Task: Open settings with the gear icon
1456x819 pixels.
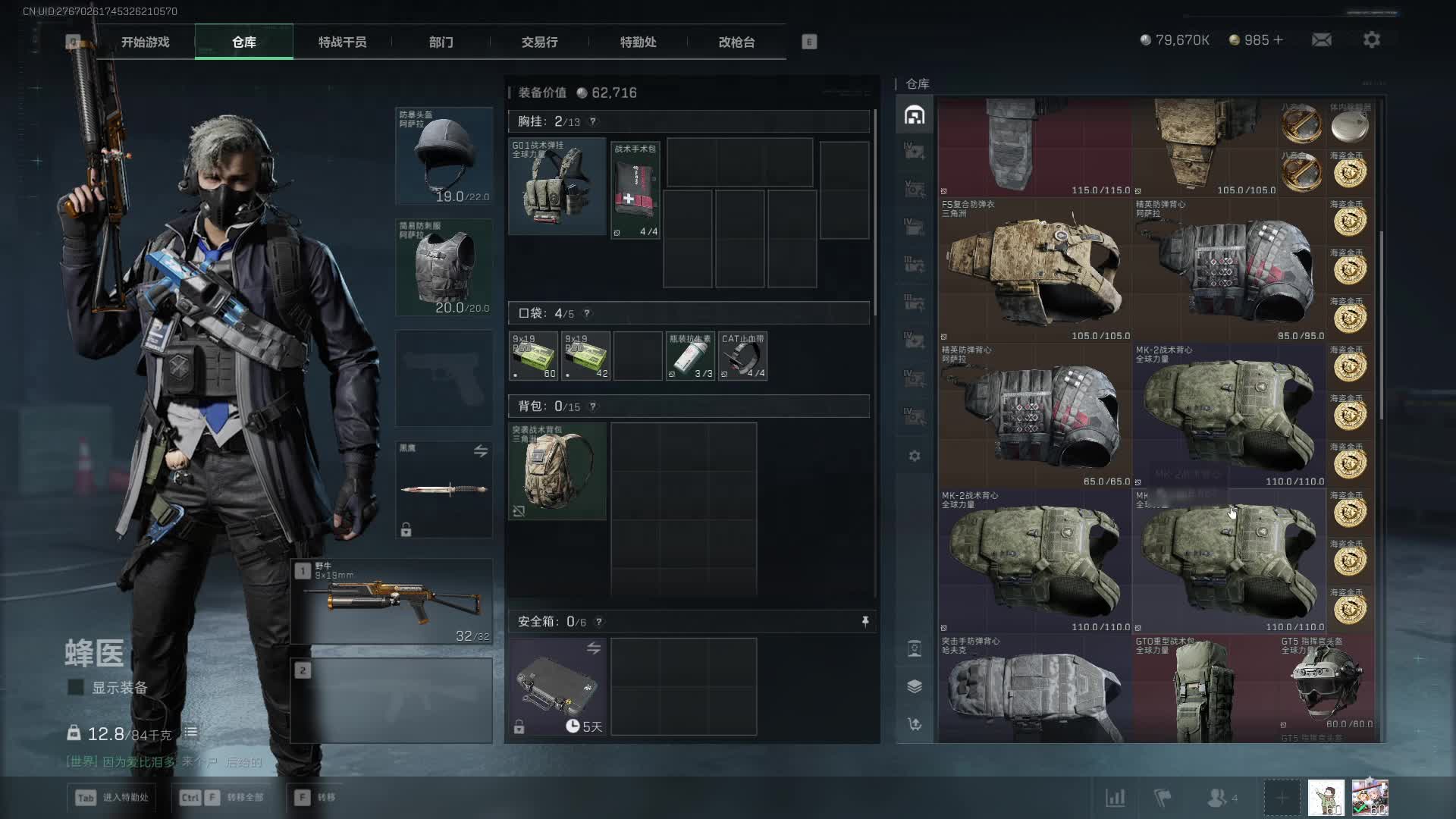Action: coord(1371,39)
